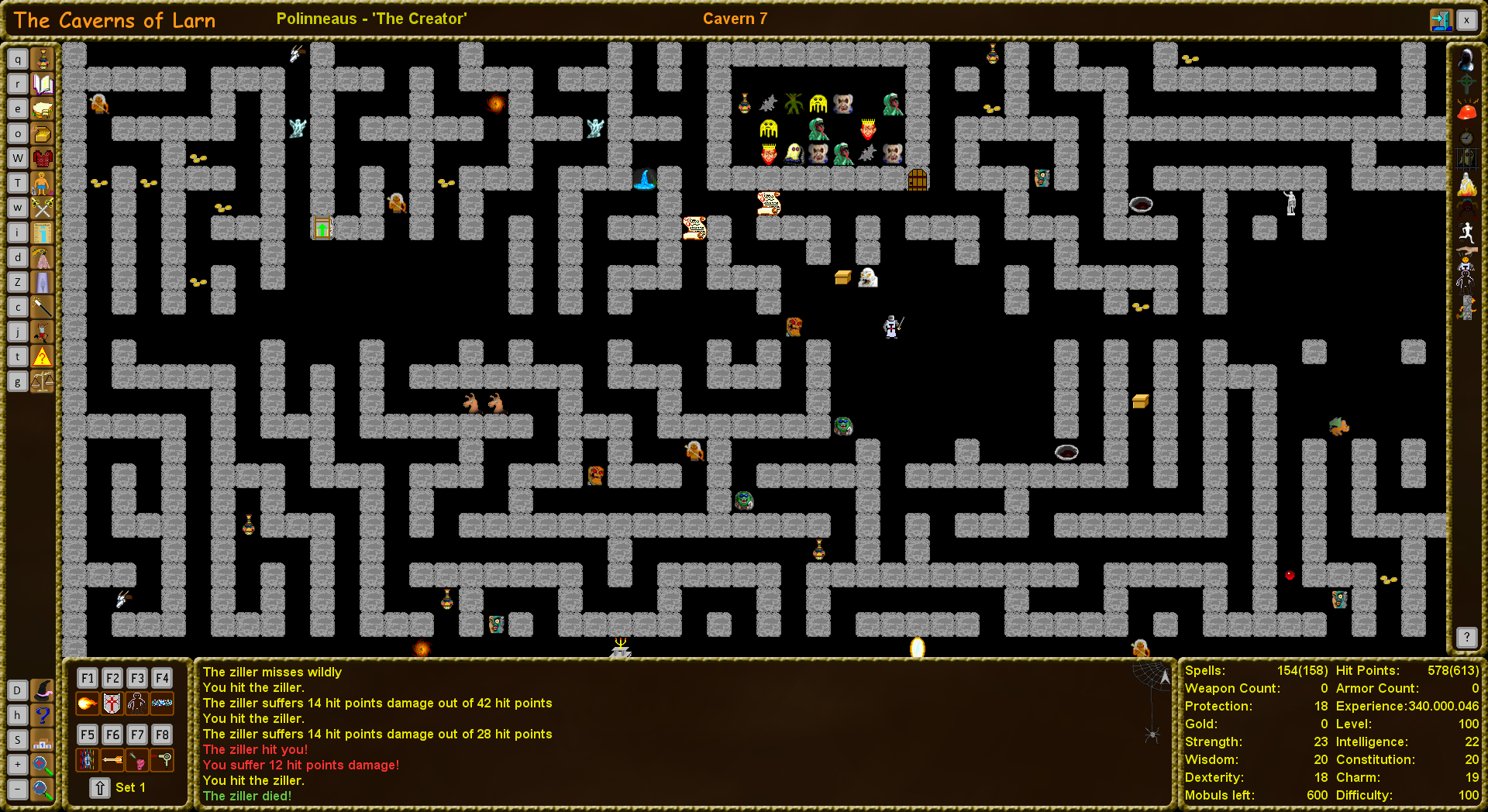The width and height of the screenshot is (1488, 812).
Task: Open the read book icon
Action: coord(43,84)
